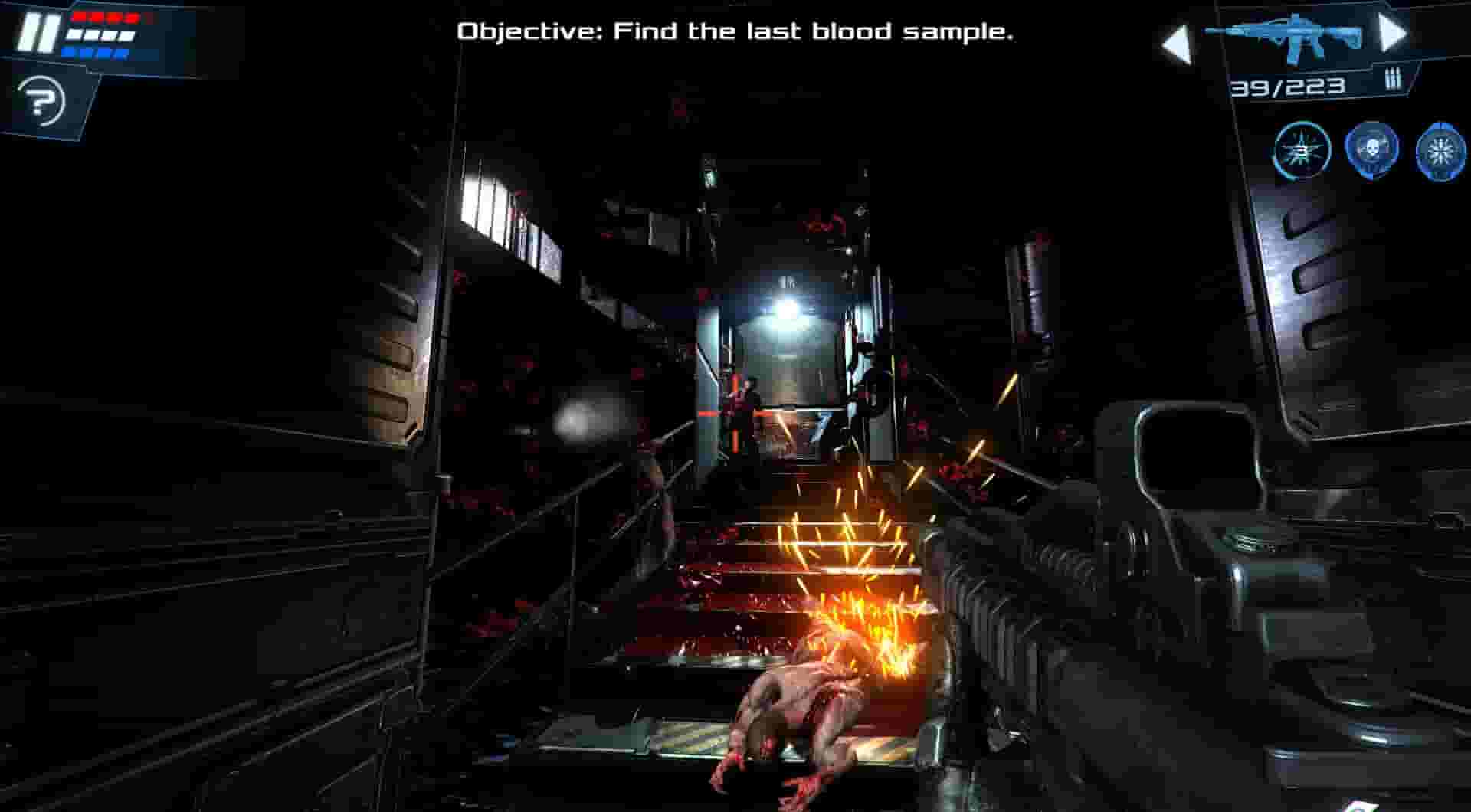Tap the bullets reload icon
Viewport: 1471px width, 812px height.
click(x=1394, y=80)
